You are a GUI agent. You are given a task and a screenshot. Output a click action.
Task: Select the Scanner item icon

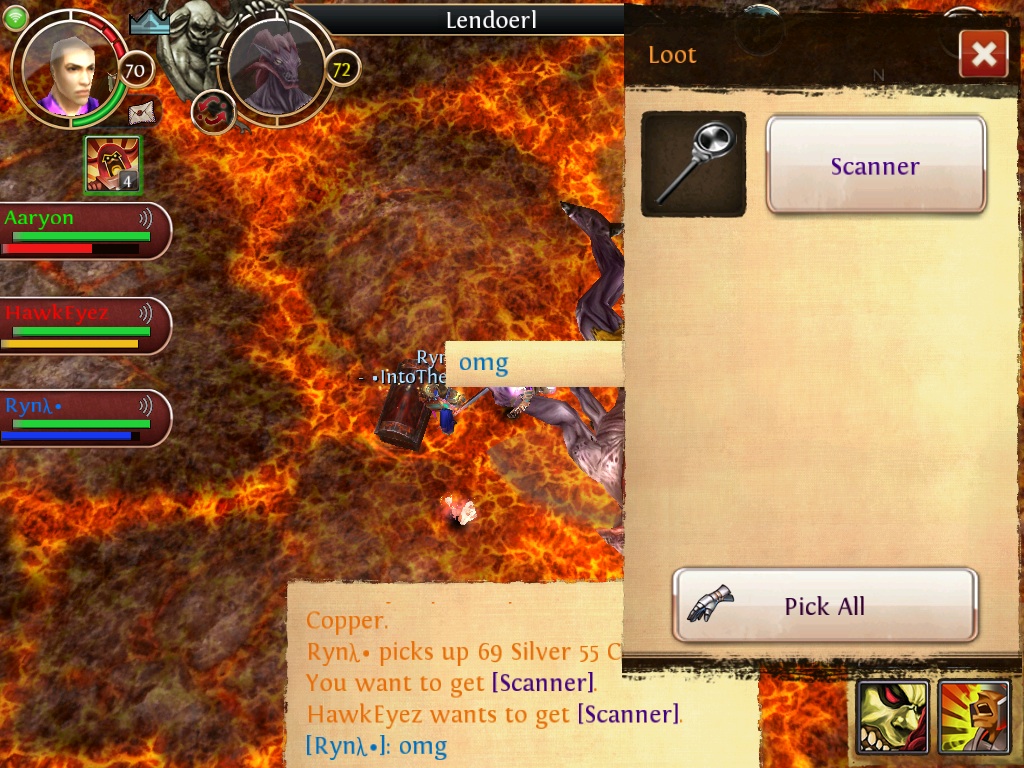(693, 164)
